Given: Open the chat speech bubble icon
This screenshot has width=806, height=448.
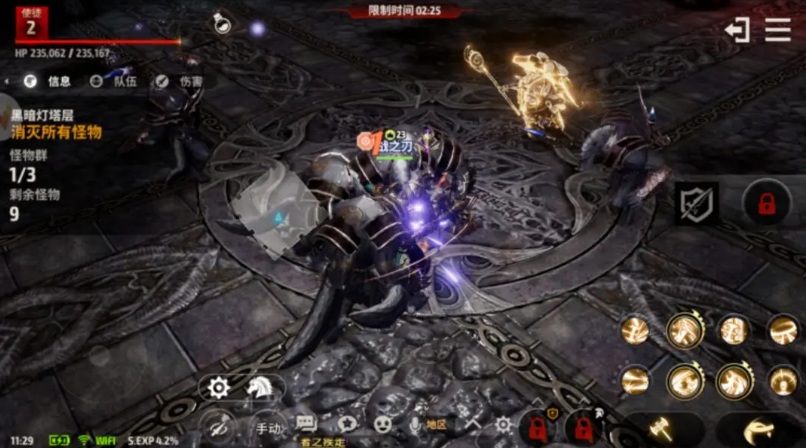Looking at the screenshot, I should [306, 424].
